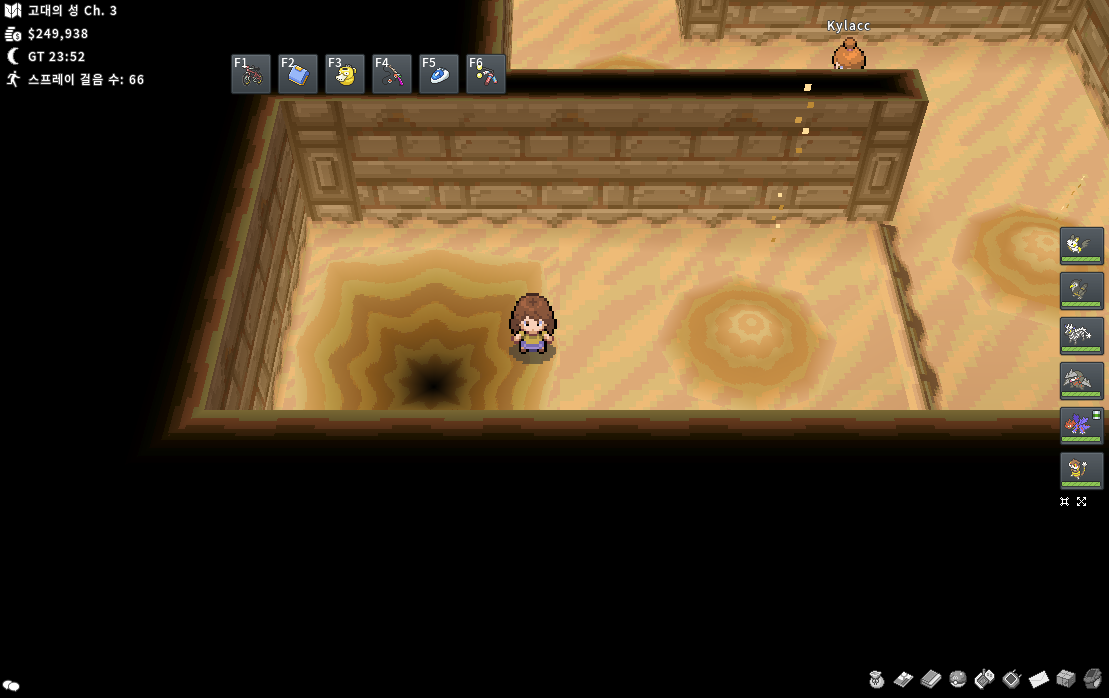The image size is (1109, 698).
Task: Open the Pokédex book icon
Action: coord(931,680)
